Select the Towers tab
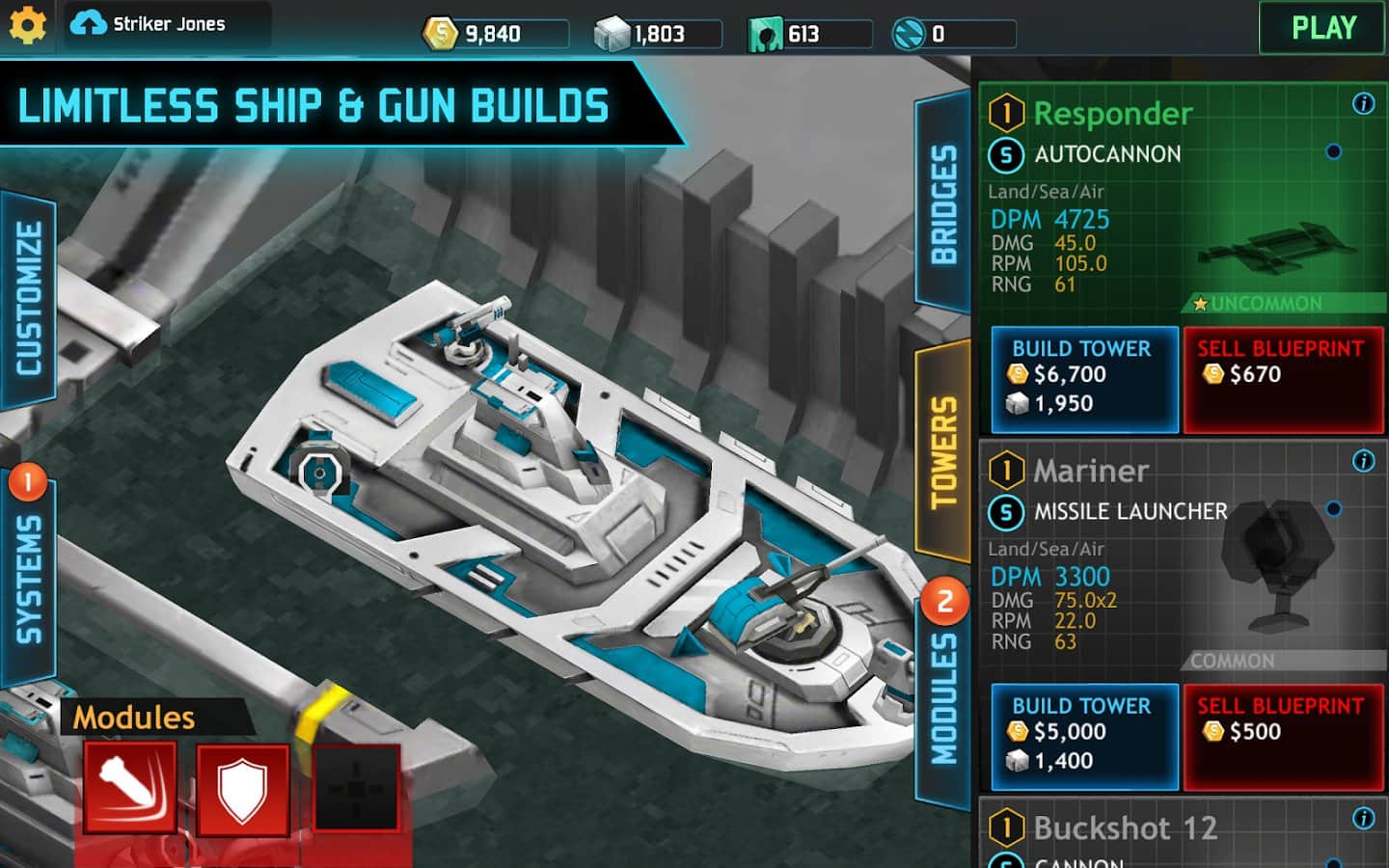The width and height of the screenshot is (1389, 868). tap(942, 451)
